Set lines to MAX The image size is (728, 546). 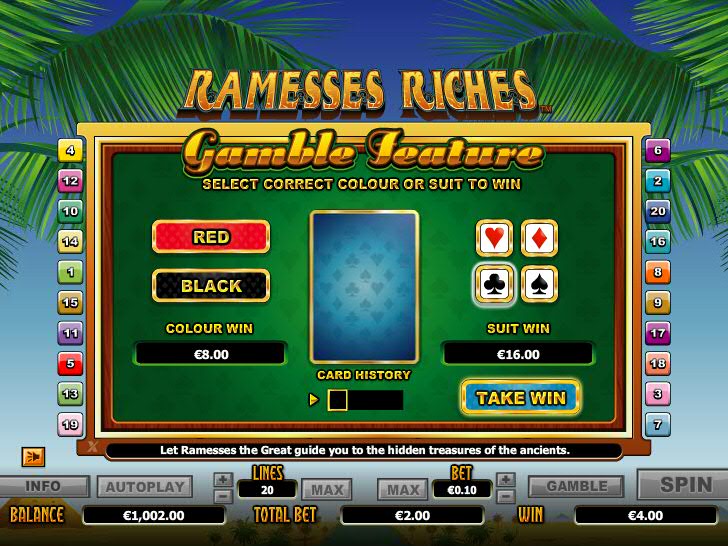[326, 489]
